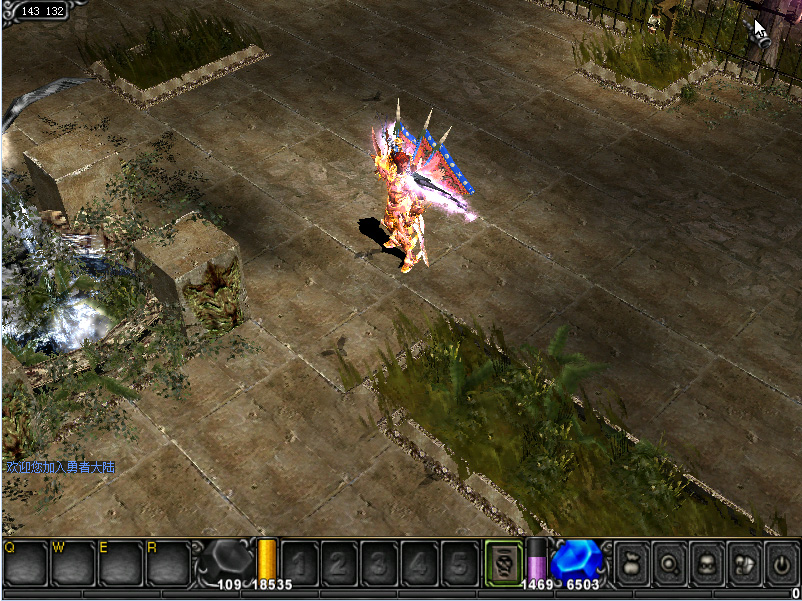Open the armored fist icon button
Image resolution: width=802 pixels, height=601 pixels.
[x=744, y=563]
